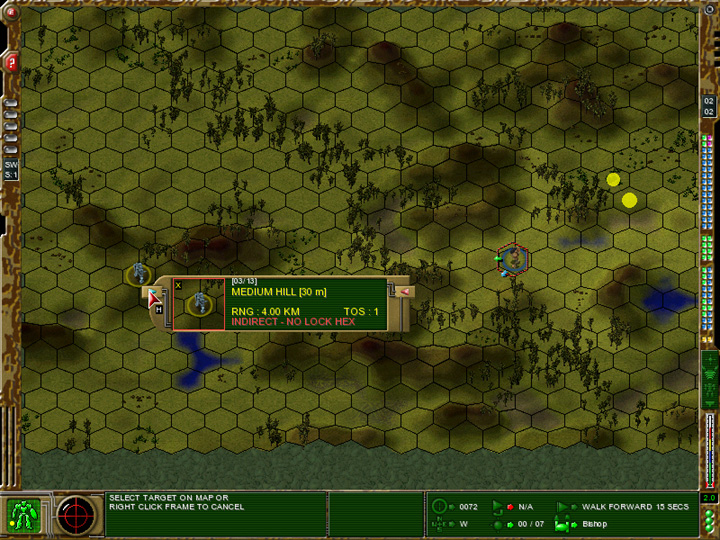Viewport: 720px width, 540px height.
Task: Activate the red crosshair targeting button
Action: pos(76,514)
